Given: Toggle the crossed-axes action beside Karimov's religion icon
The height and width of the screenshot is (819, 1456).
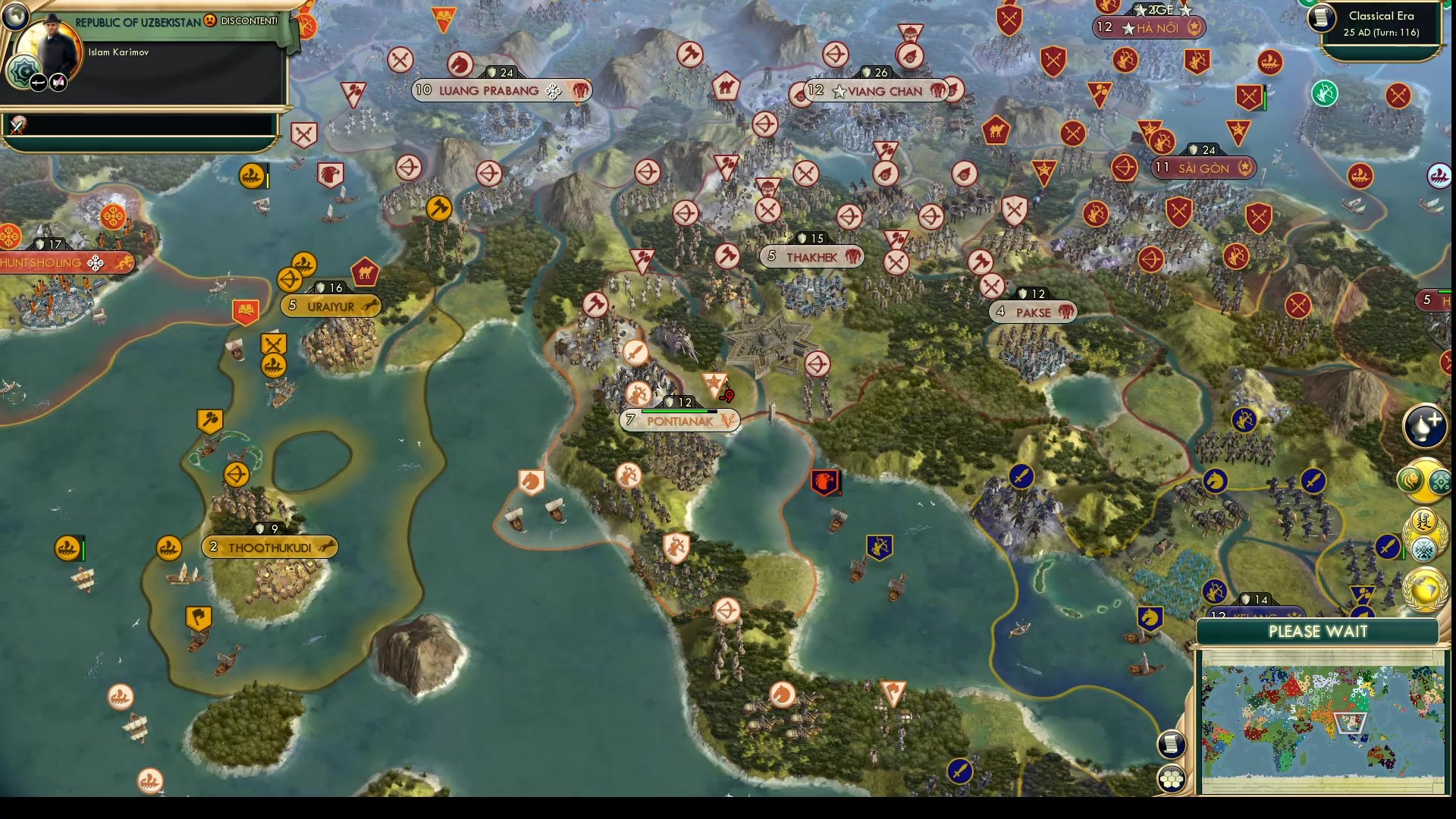Looking at the screenshot, I should coord(58,82).
